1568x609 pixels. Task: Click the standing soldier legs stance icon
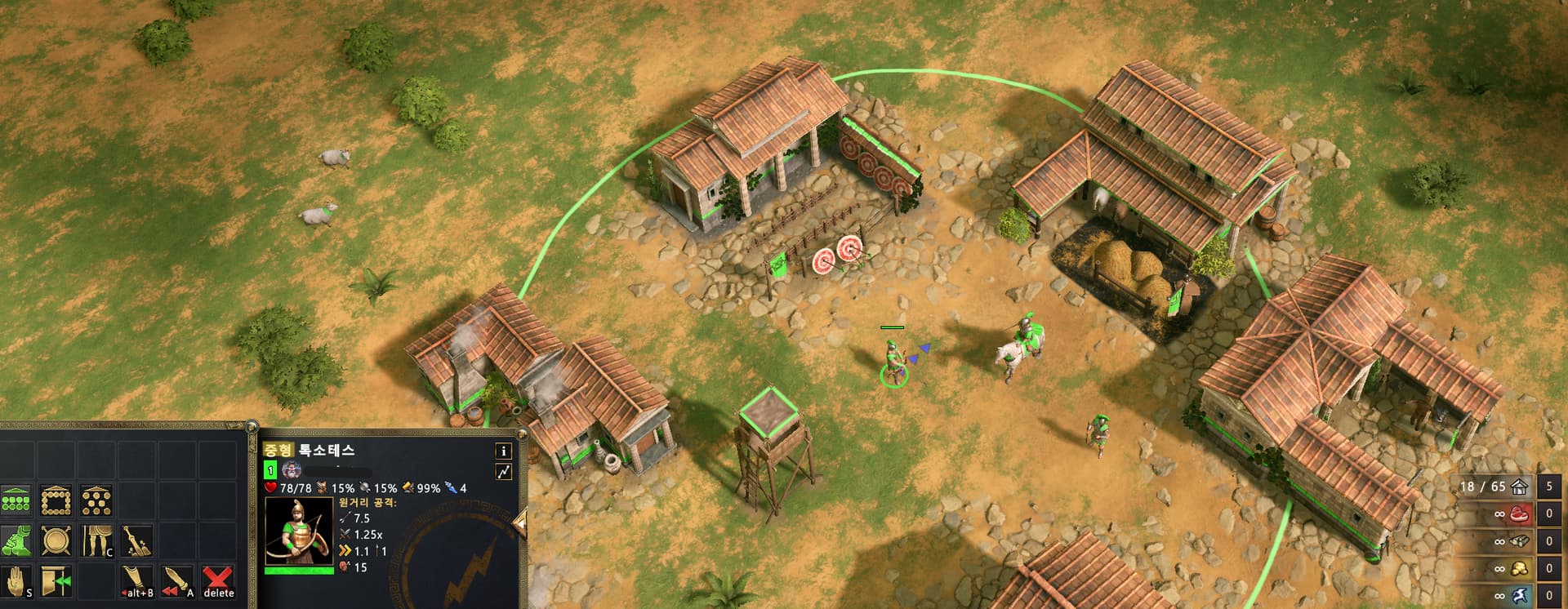coord(97,540)
